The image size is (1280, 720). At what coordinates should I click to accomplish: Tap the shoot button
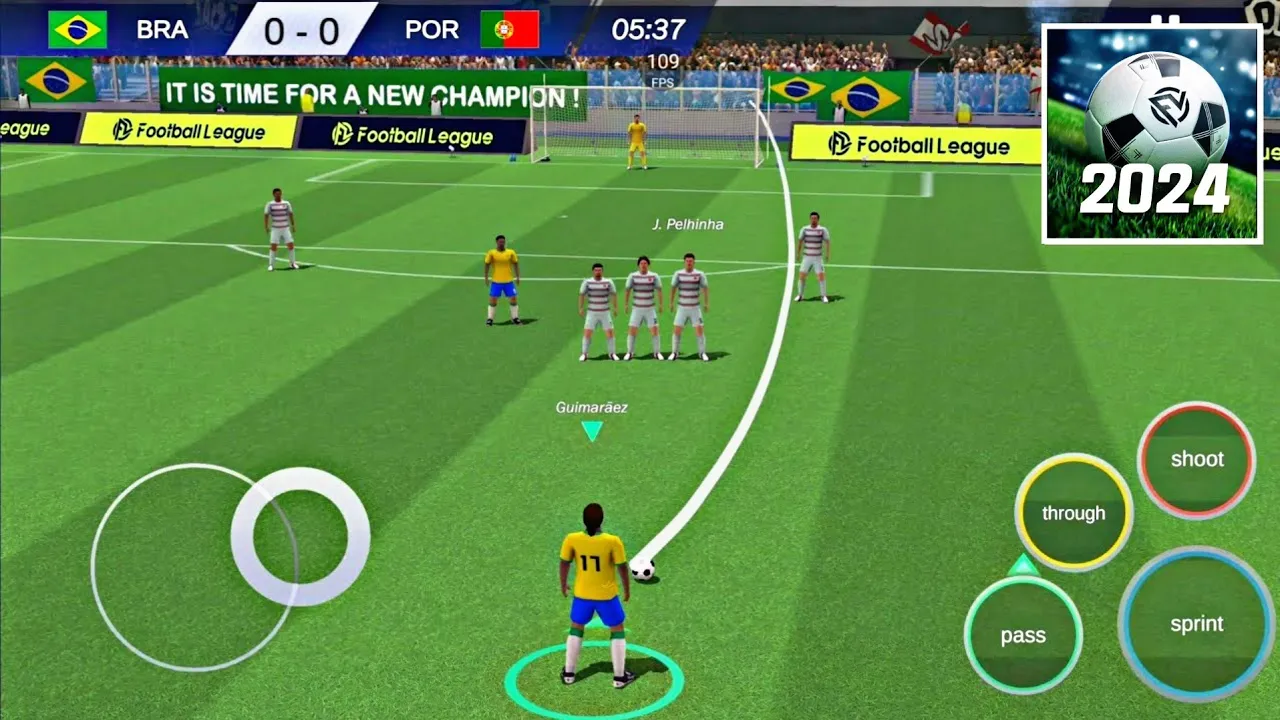tap(1196, 460)
